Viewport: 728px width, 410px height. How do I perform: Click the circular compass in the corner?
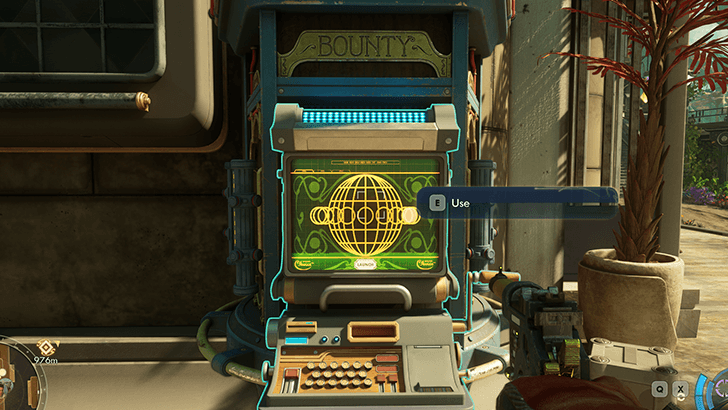12,378
